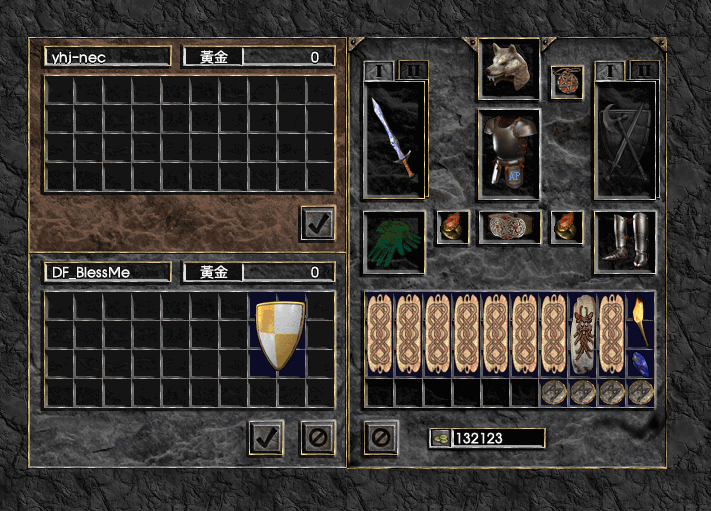Pick the equipped metal boots
Viewport: 711px width, 511px height.
pos(625,241)
